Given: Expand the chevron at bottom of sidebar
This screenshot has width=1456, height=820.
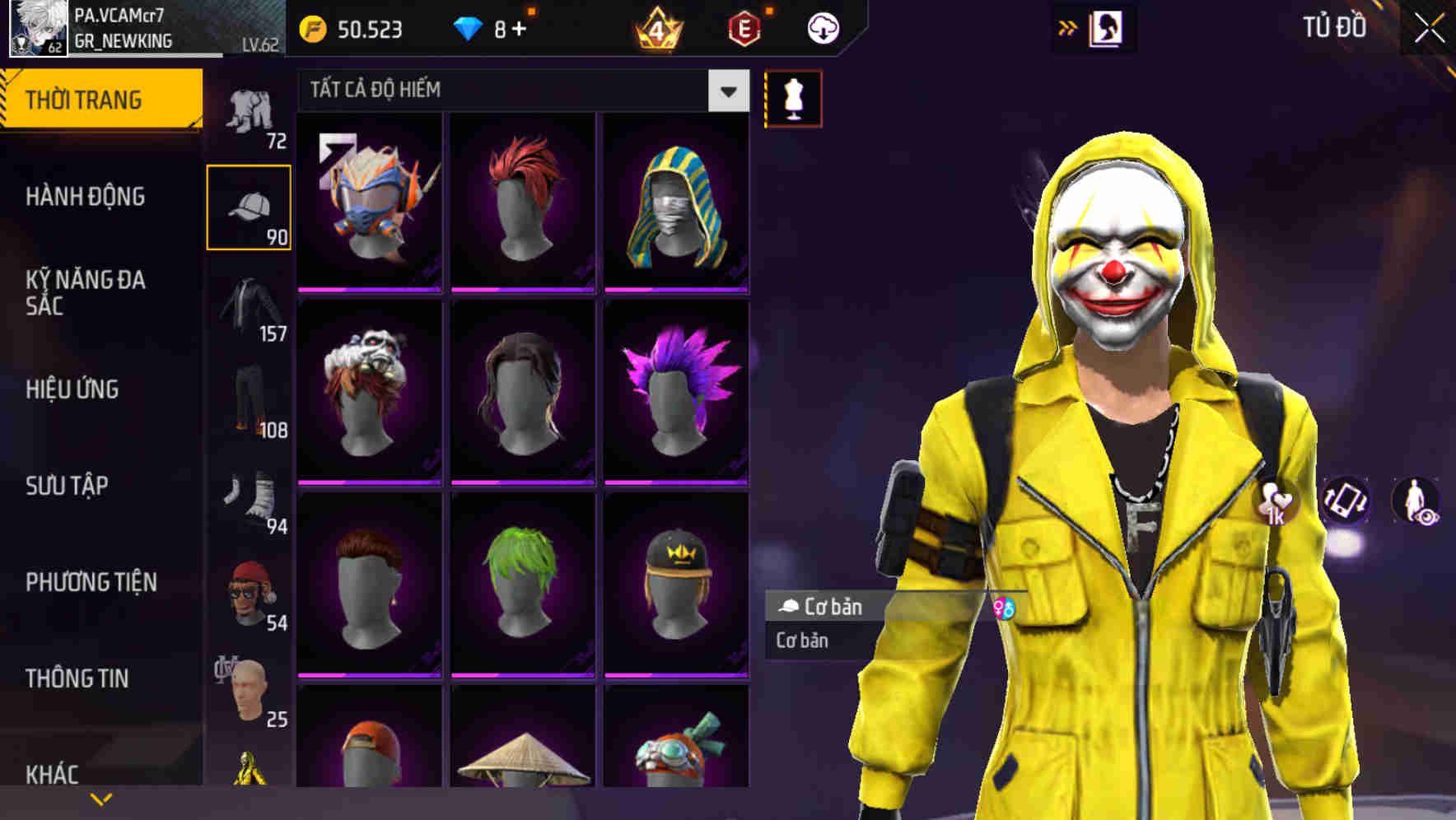Looking at the screenshot, I should click(102, 797).
